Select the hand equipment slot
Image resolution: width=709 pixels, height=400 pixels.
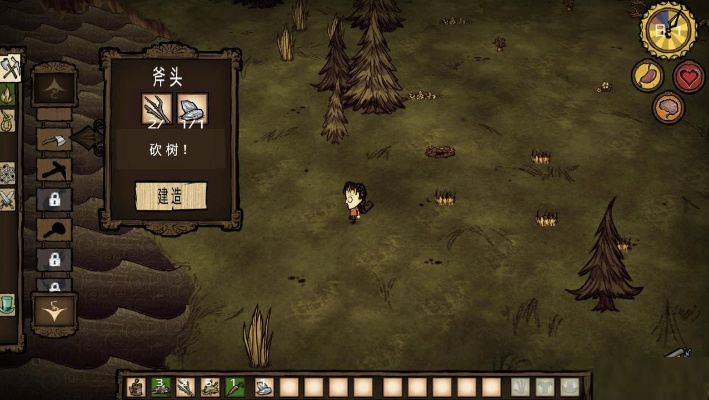pos(520,387)
